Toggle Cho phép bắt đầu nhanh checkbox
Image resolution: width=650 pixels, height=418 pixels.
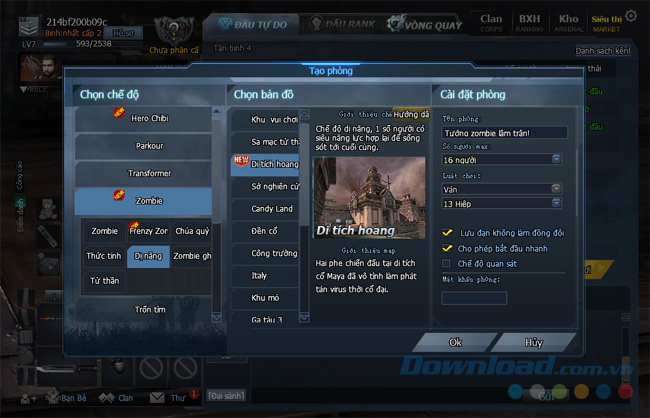pyautogui.click(x=448, y=248)
